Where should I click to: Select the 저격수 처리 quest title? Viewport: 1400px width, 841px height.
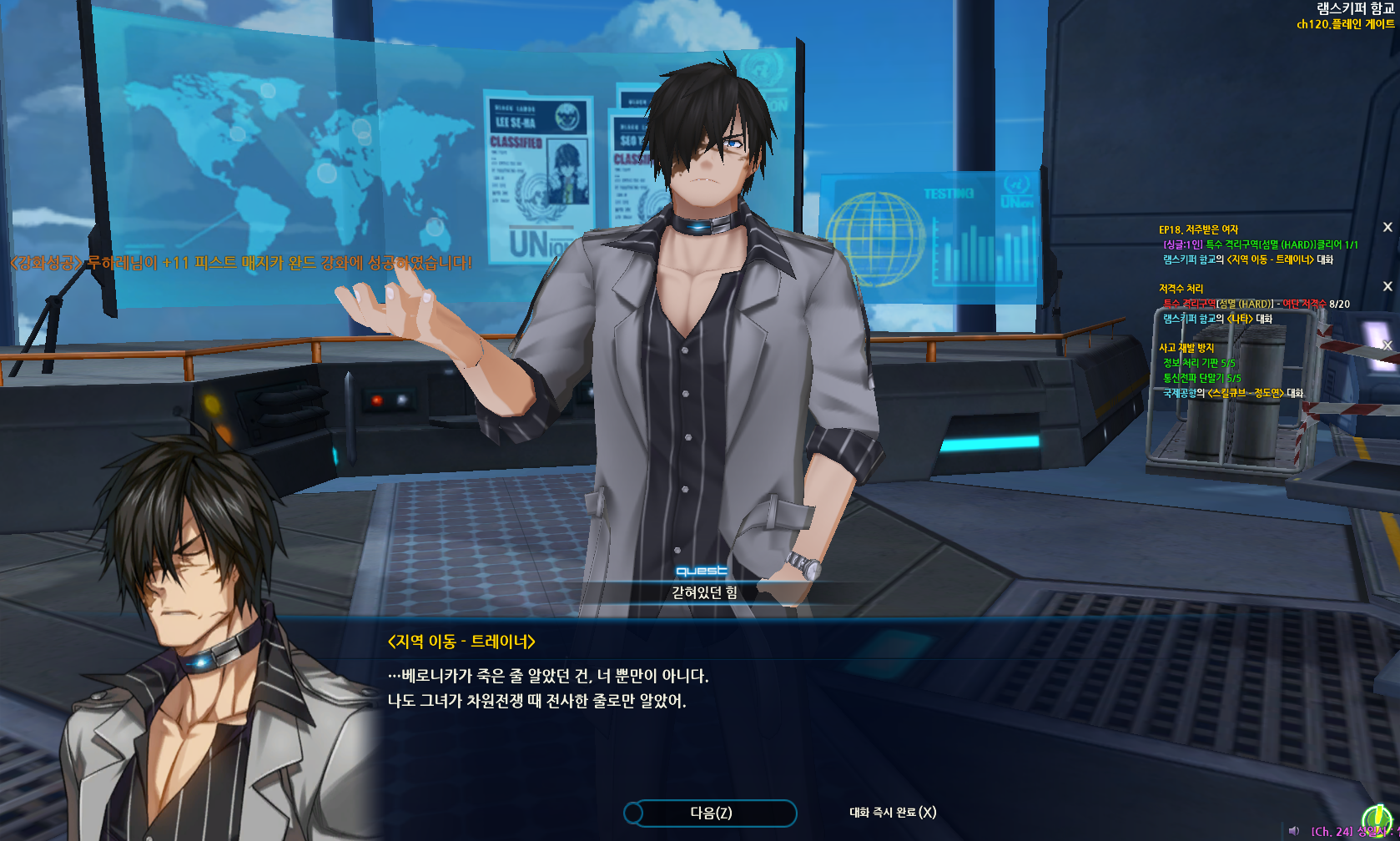tap(1181, 289)
